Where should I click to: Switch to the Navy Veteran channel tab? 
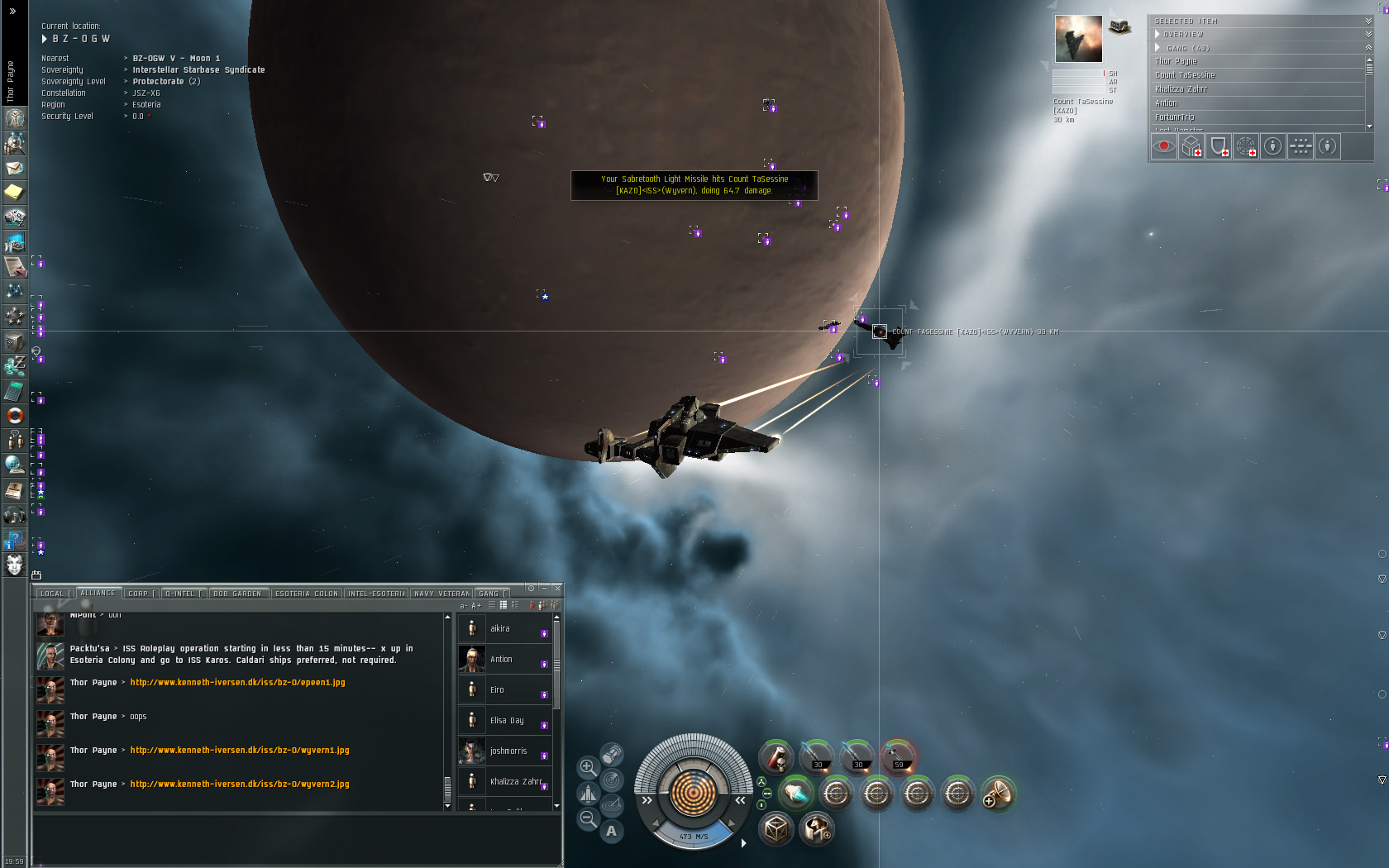(x=442, y=594)
